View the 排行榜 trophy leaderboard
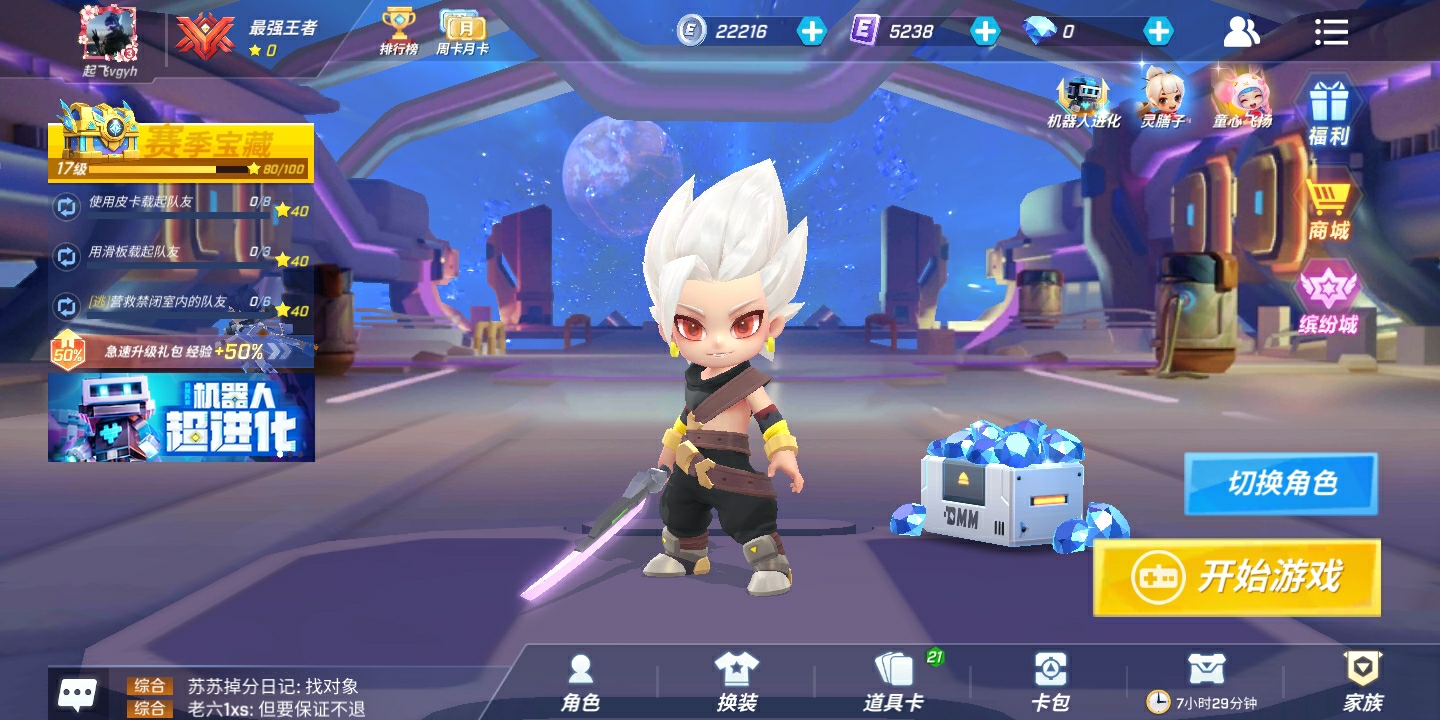This screenshot has height=720, width=1440. [x=399, y=31]
